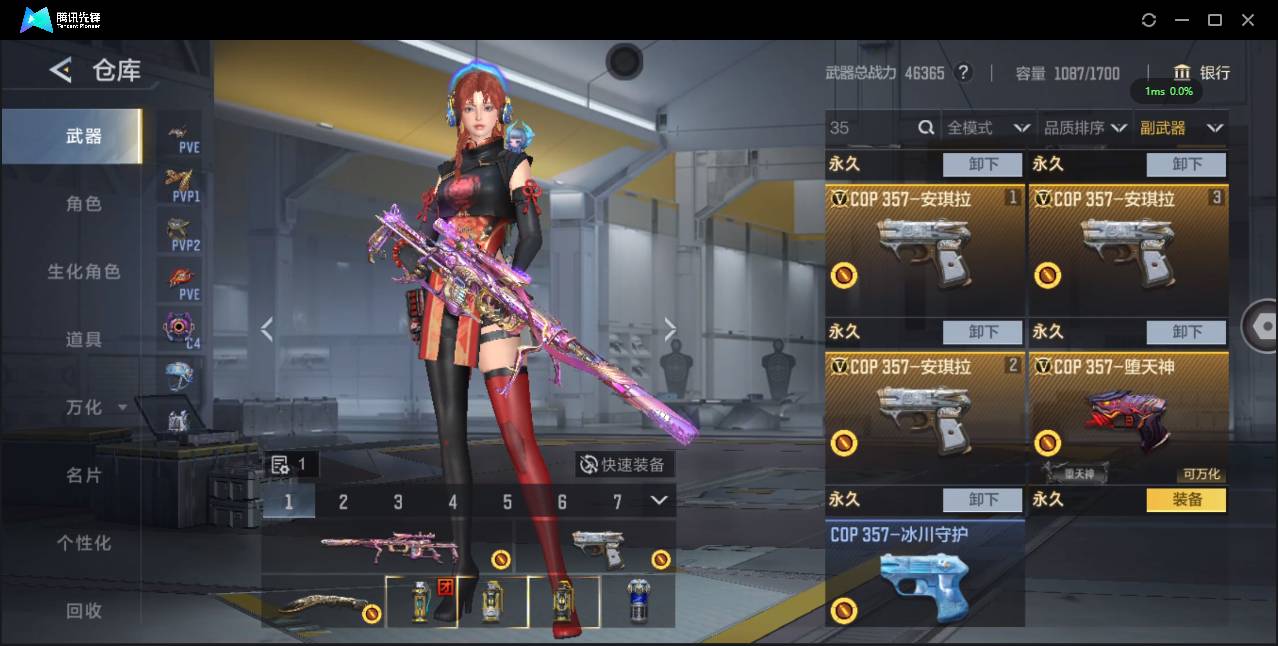The width and height of the screenshot is (1278, 646).
Task: Switch to the 个性化 tab
Action: click(x=84, y=543)
